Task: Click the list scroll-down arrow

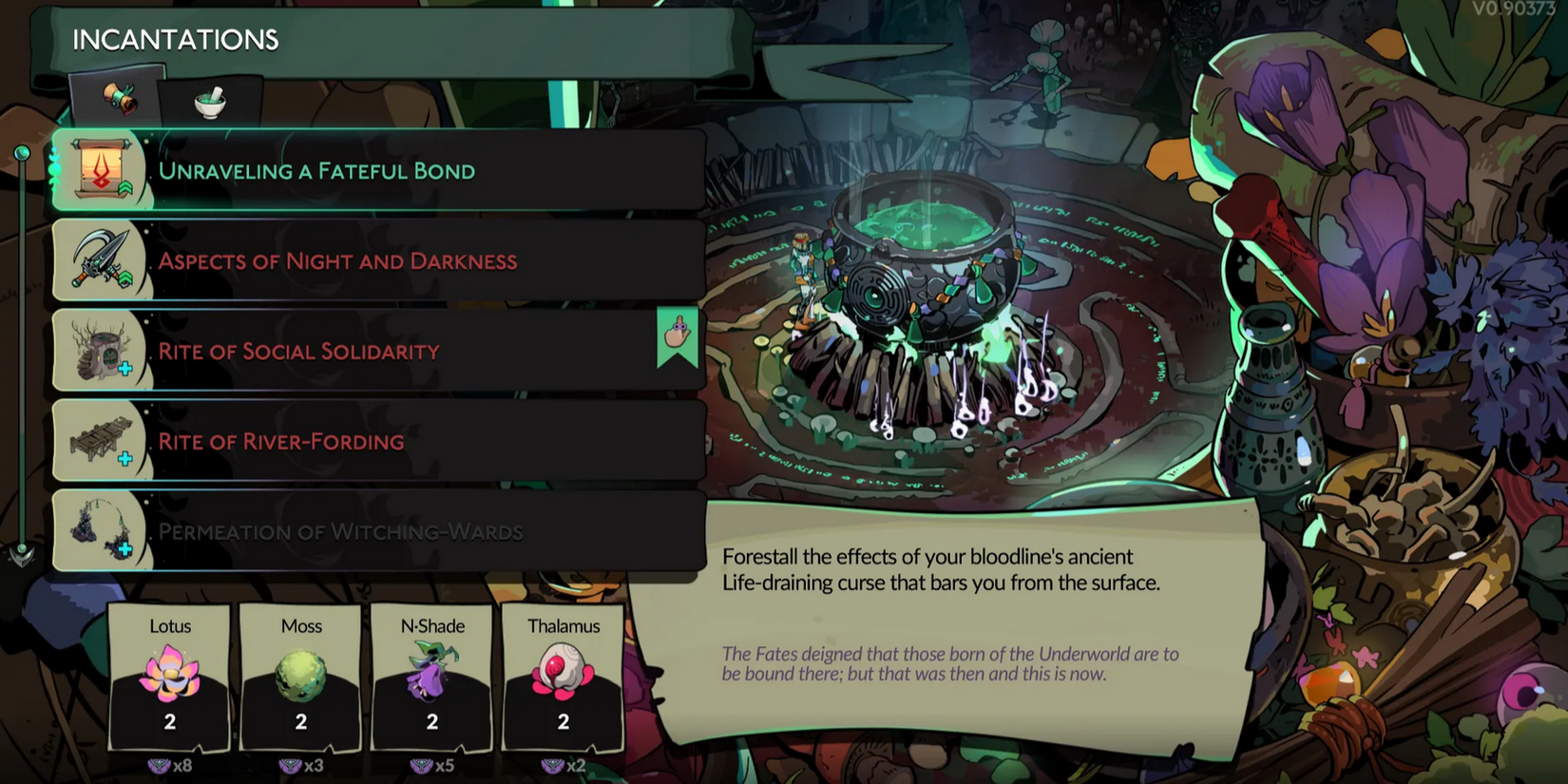Action: tap(22, 555)
